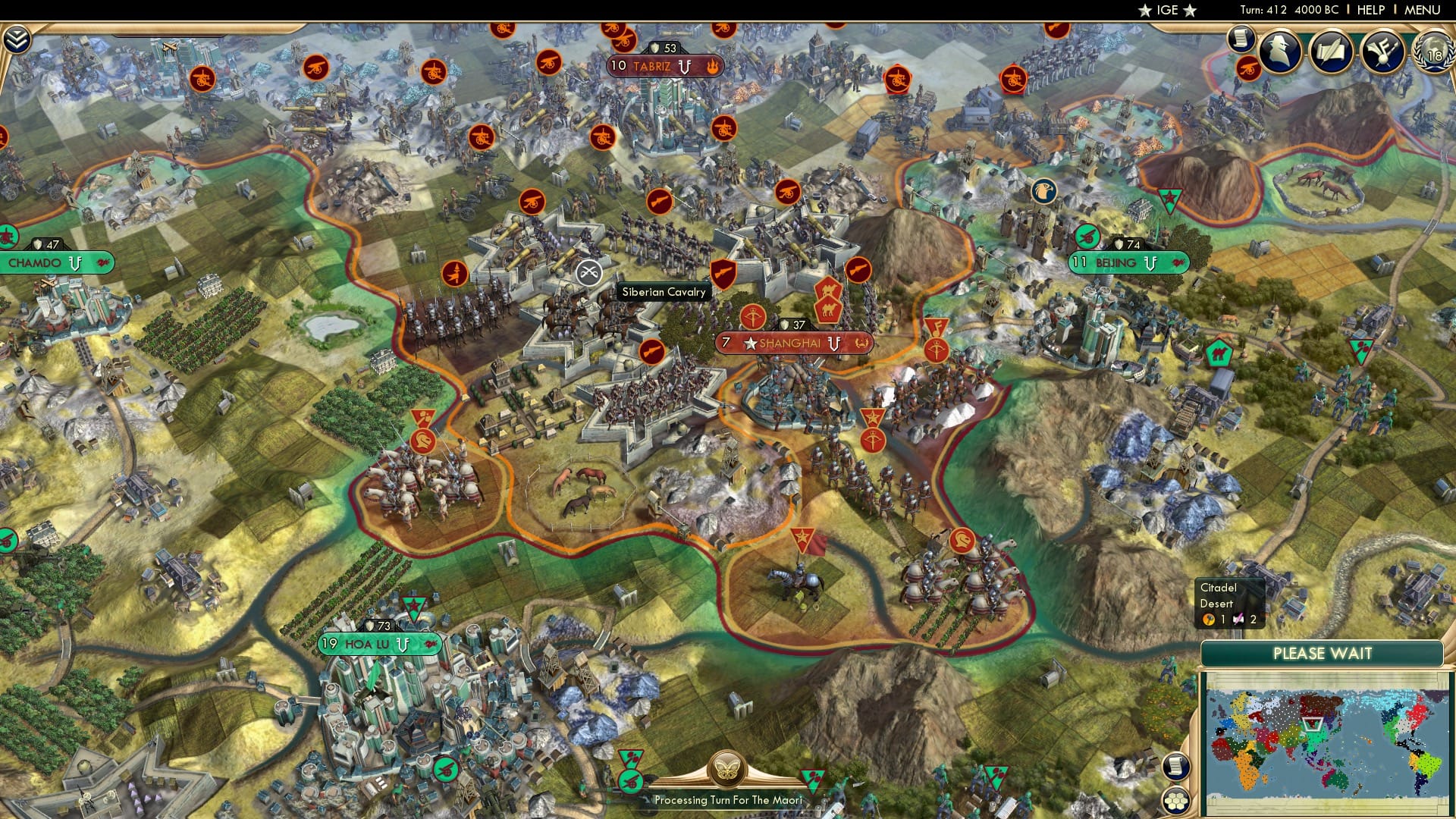Click the eagle icon northwest of Beijing

click(x=1045, y=192)
